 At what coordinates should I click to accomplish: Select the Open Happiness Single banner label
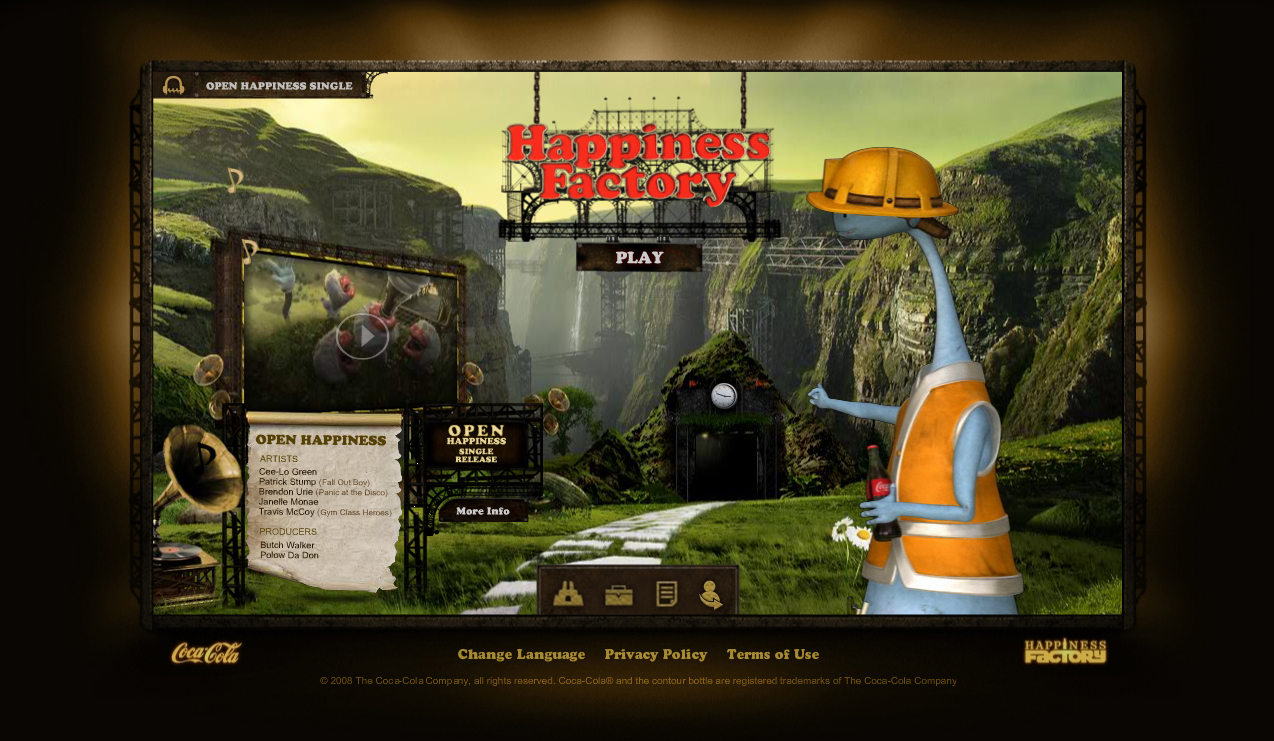[279, 86]
